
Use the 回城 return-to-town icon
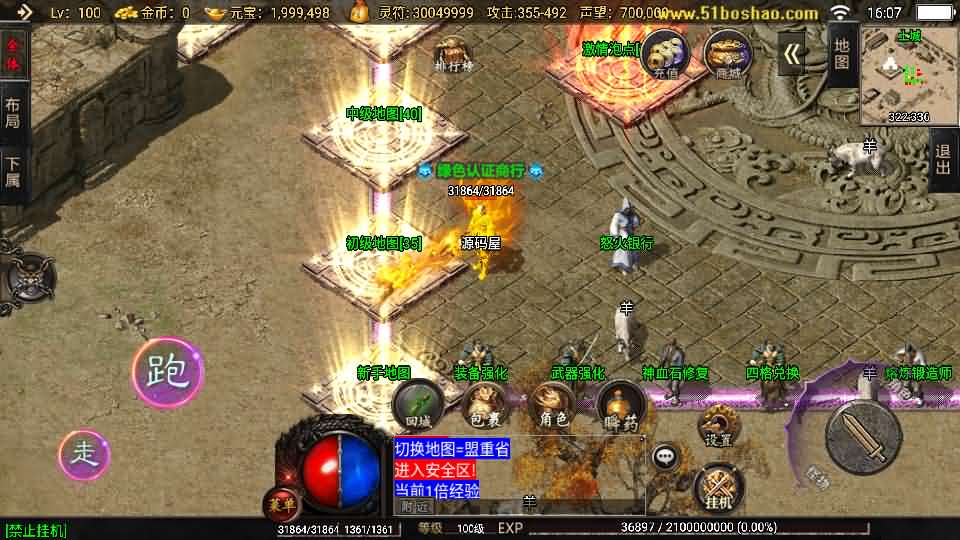[x=417, y=404]
